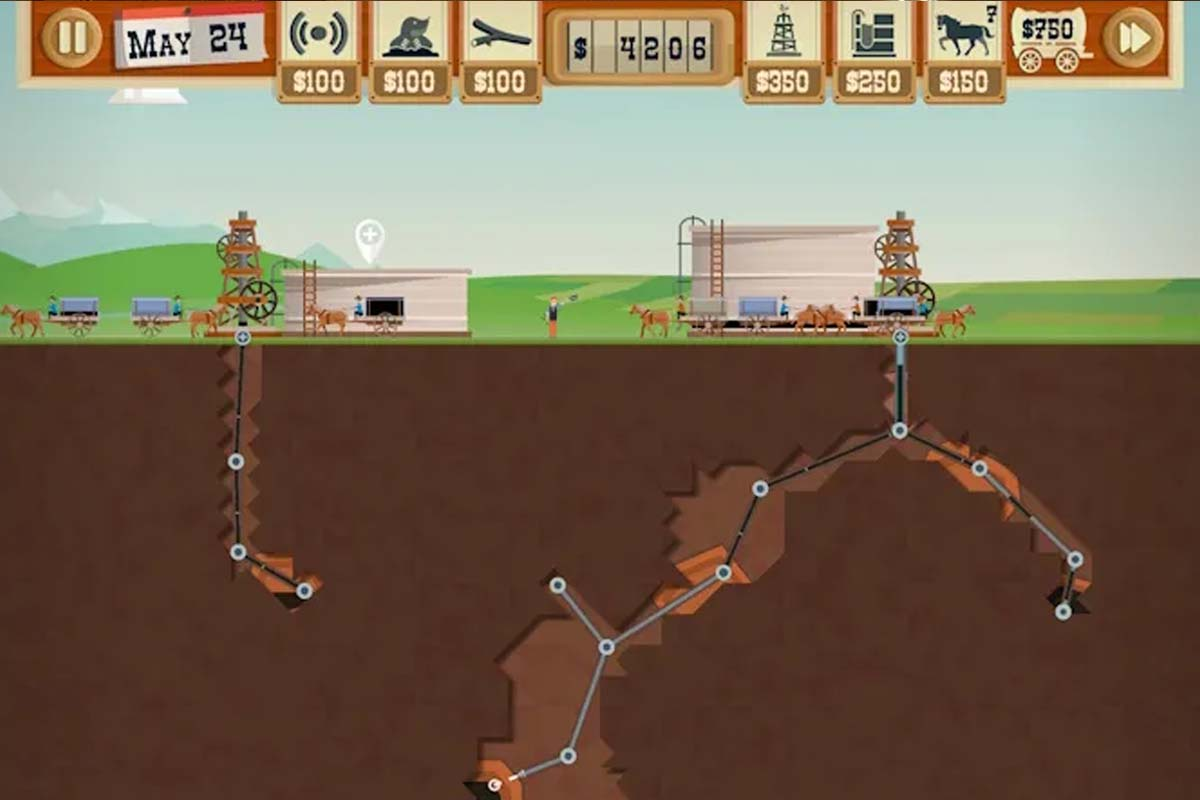Buy a horse wagon for $150
This screenshot has height=800, width=1200.
963,50
